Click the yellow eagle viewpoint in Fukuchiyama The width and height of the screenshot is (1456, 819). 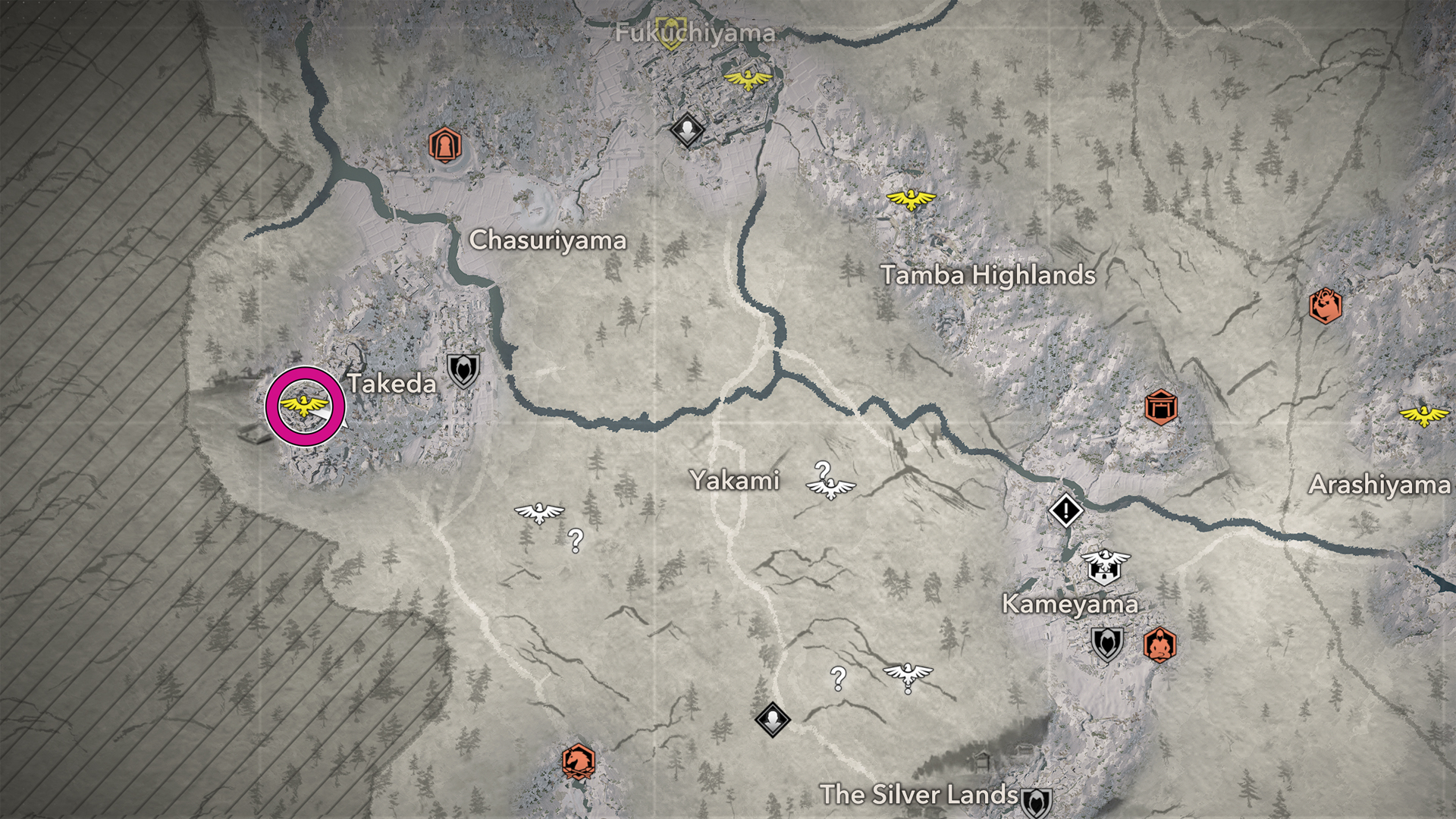[748, 78]
